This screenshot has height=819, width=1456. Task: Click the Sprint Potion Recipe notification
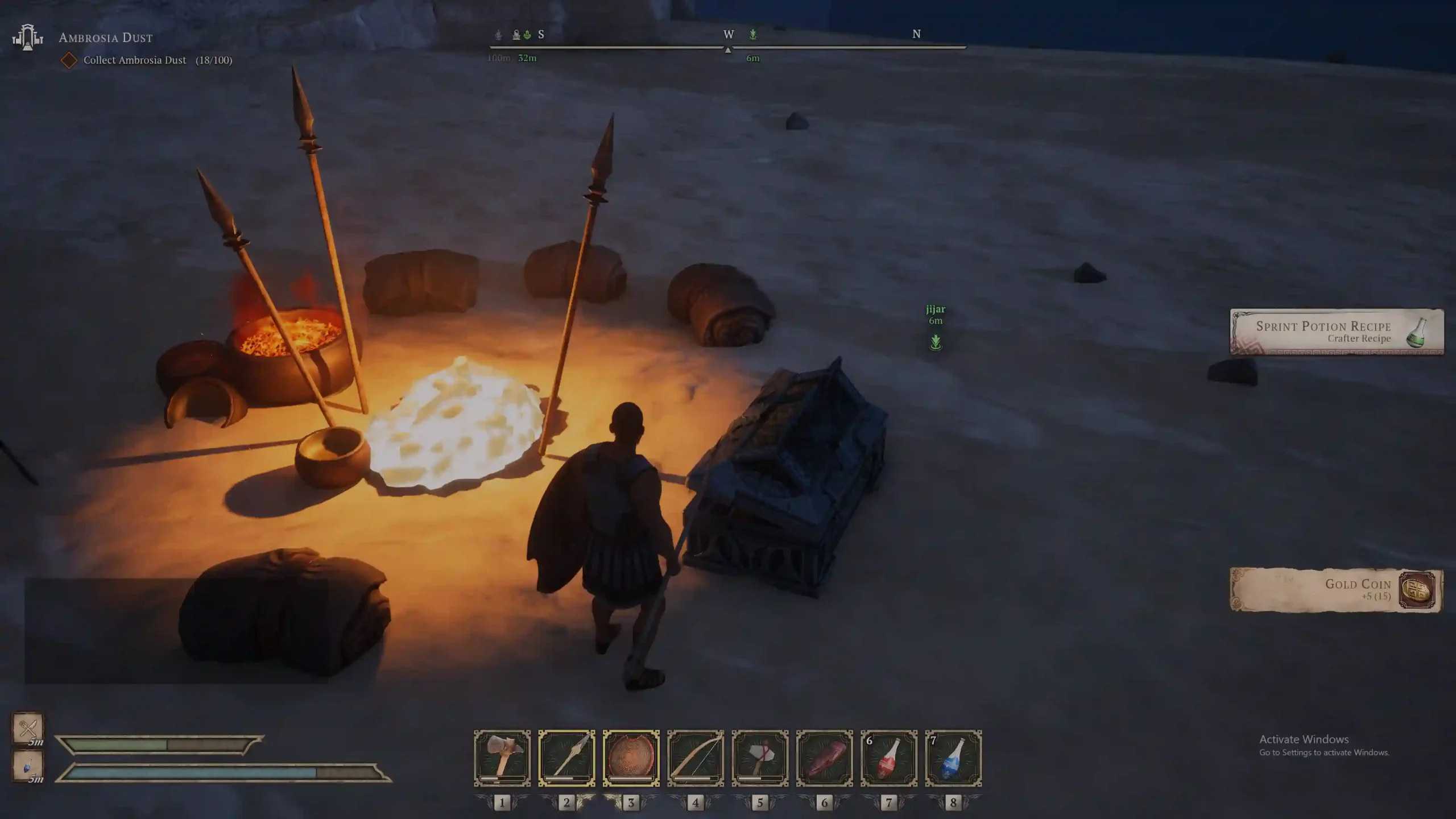click(1337, 332)
